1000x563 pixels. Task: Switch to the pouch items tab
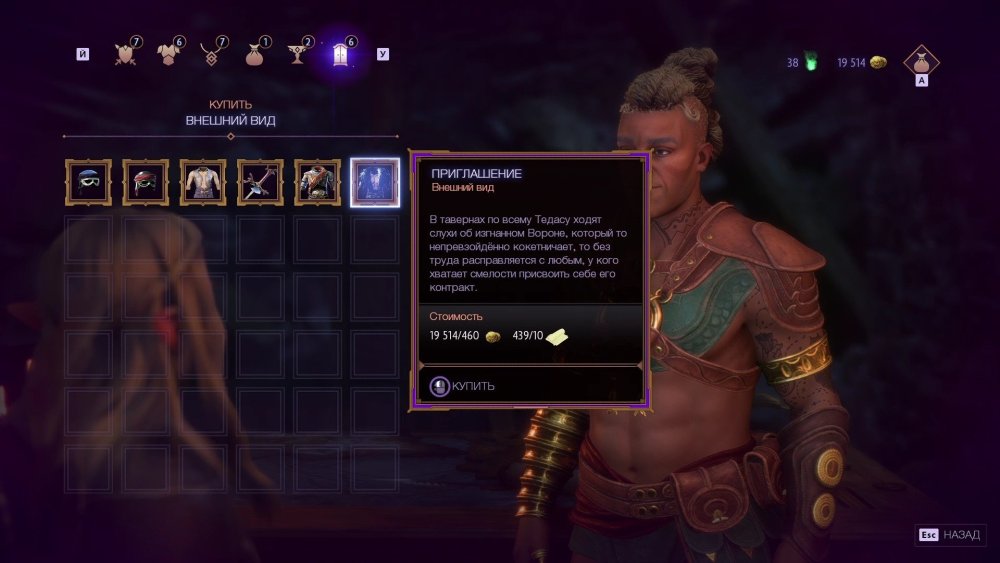(253, 54)
